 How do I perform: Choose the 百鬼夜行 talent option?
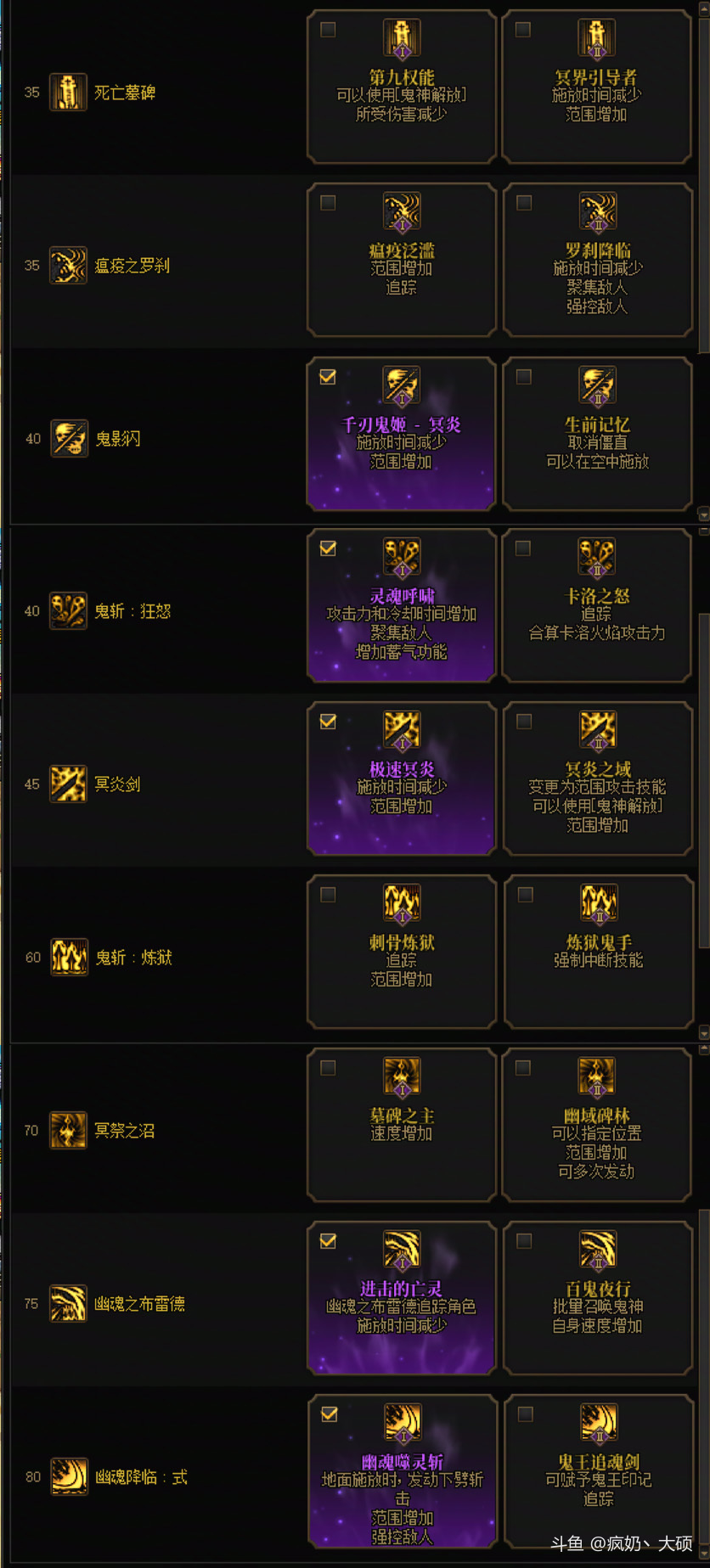click(x=597, y=1298)
